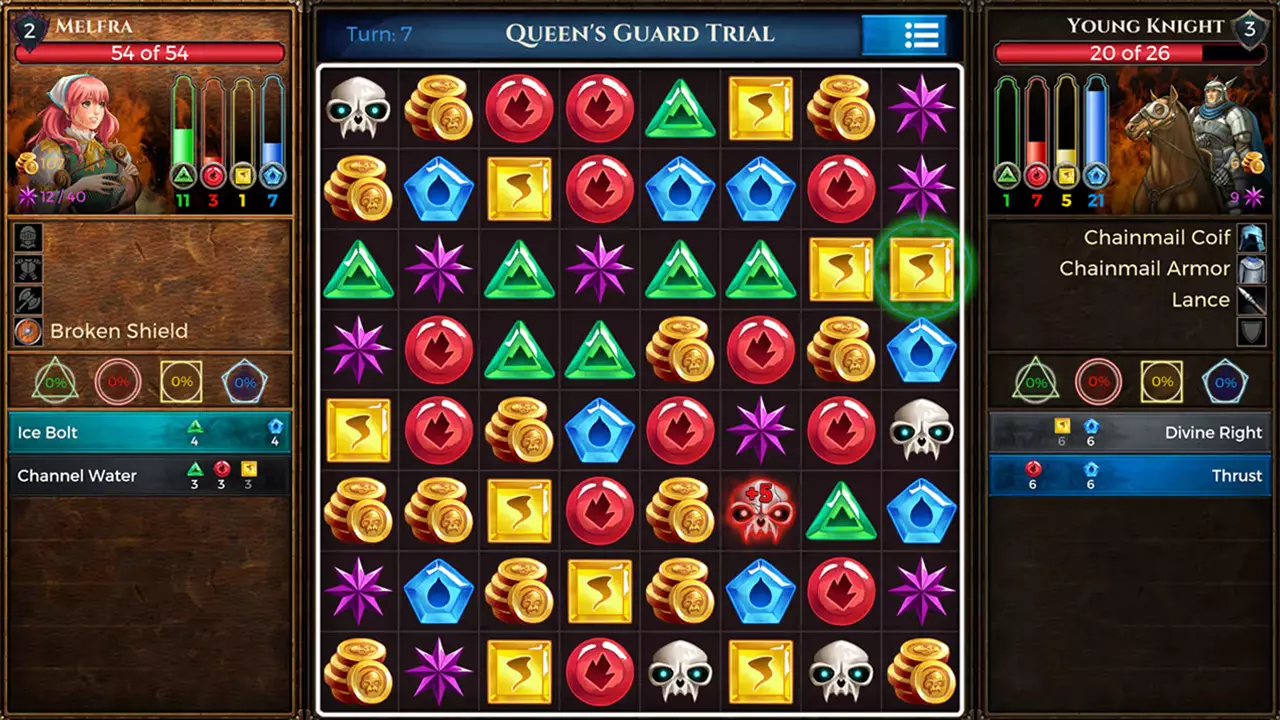Click the Chainmail Coif equipment icon

tap(1251, 237)
